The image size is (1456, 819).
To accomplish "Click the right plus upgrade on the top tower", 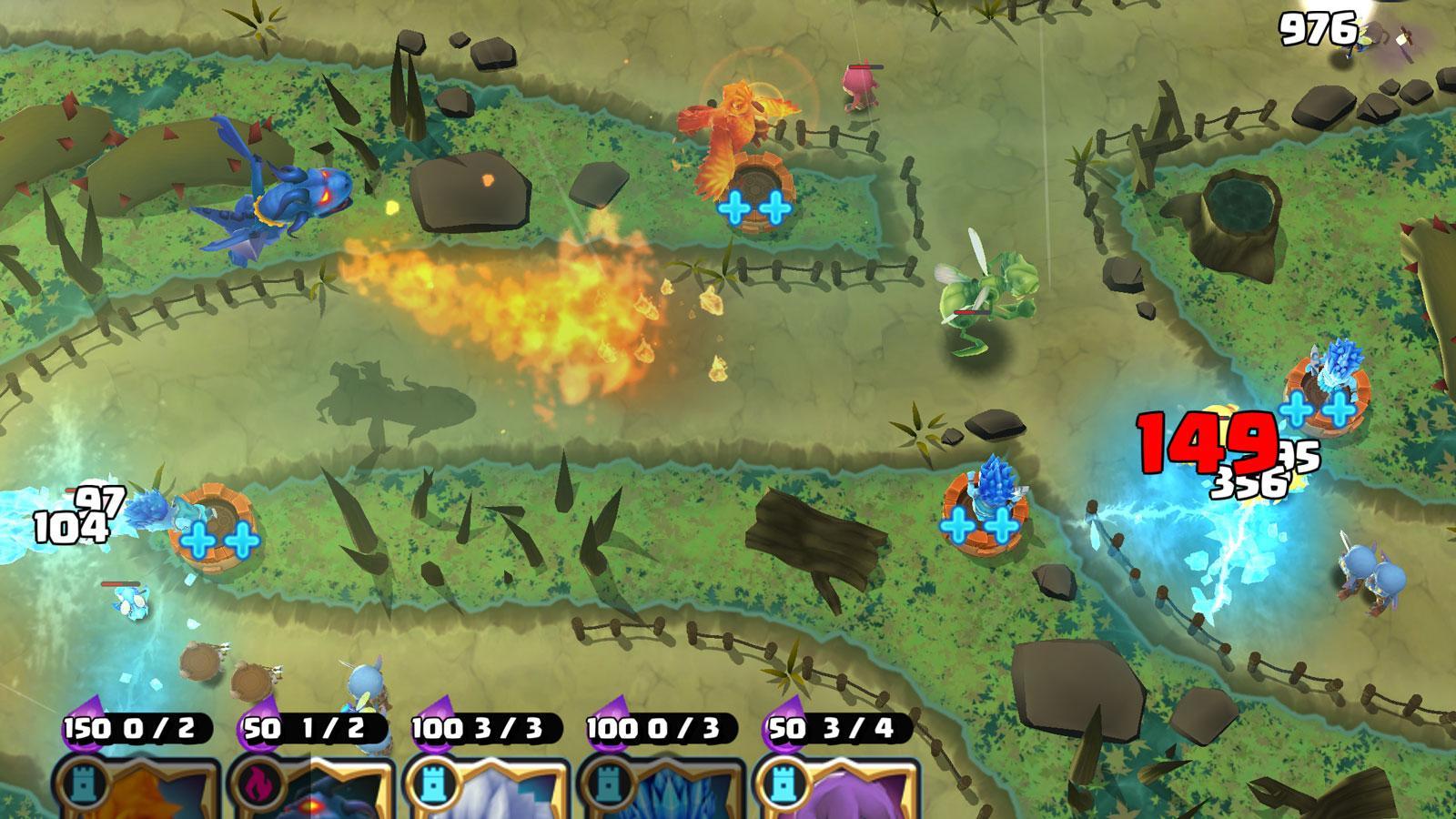I will pyautogui.click(x=774, y=208).
